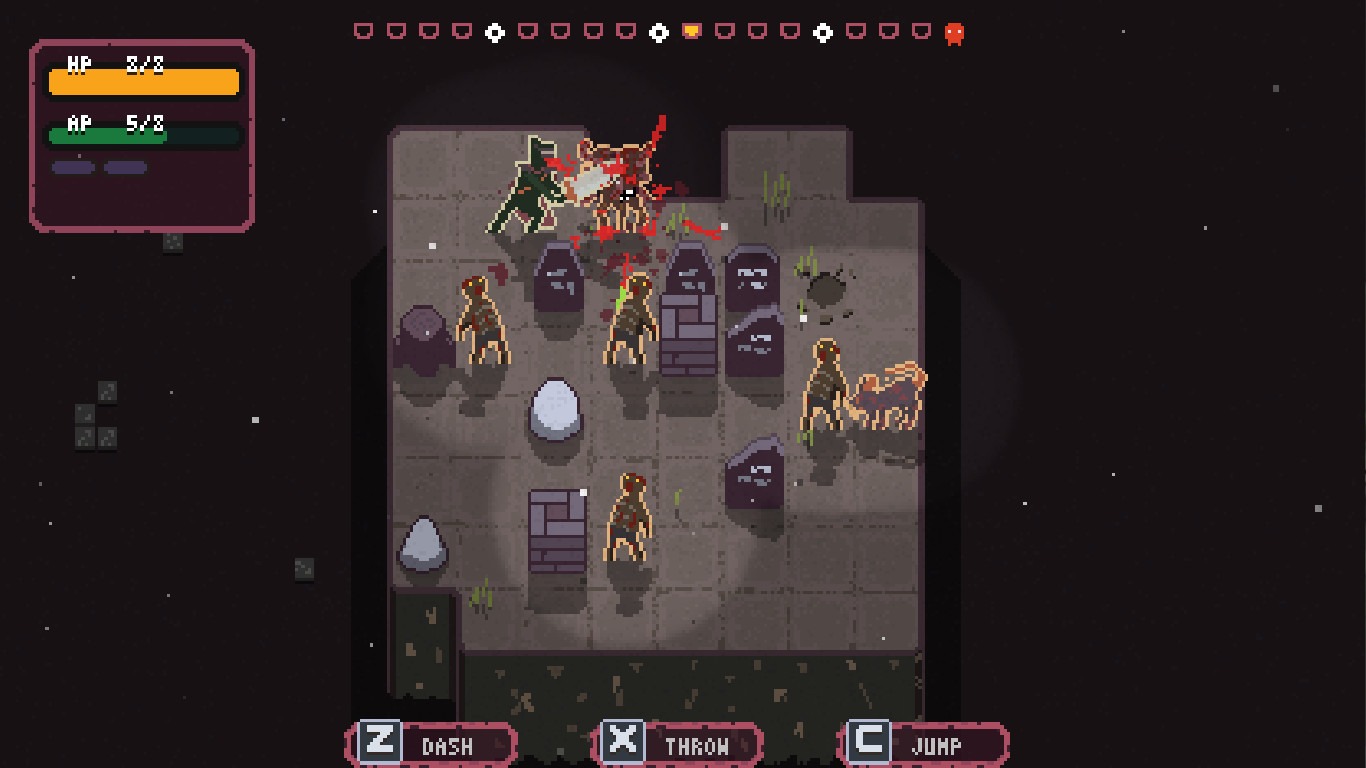Click the red enemy icon ending the progress track
This screenshot has height=768, width=1366.
(955, 32)
